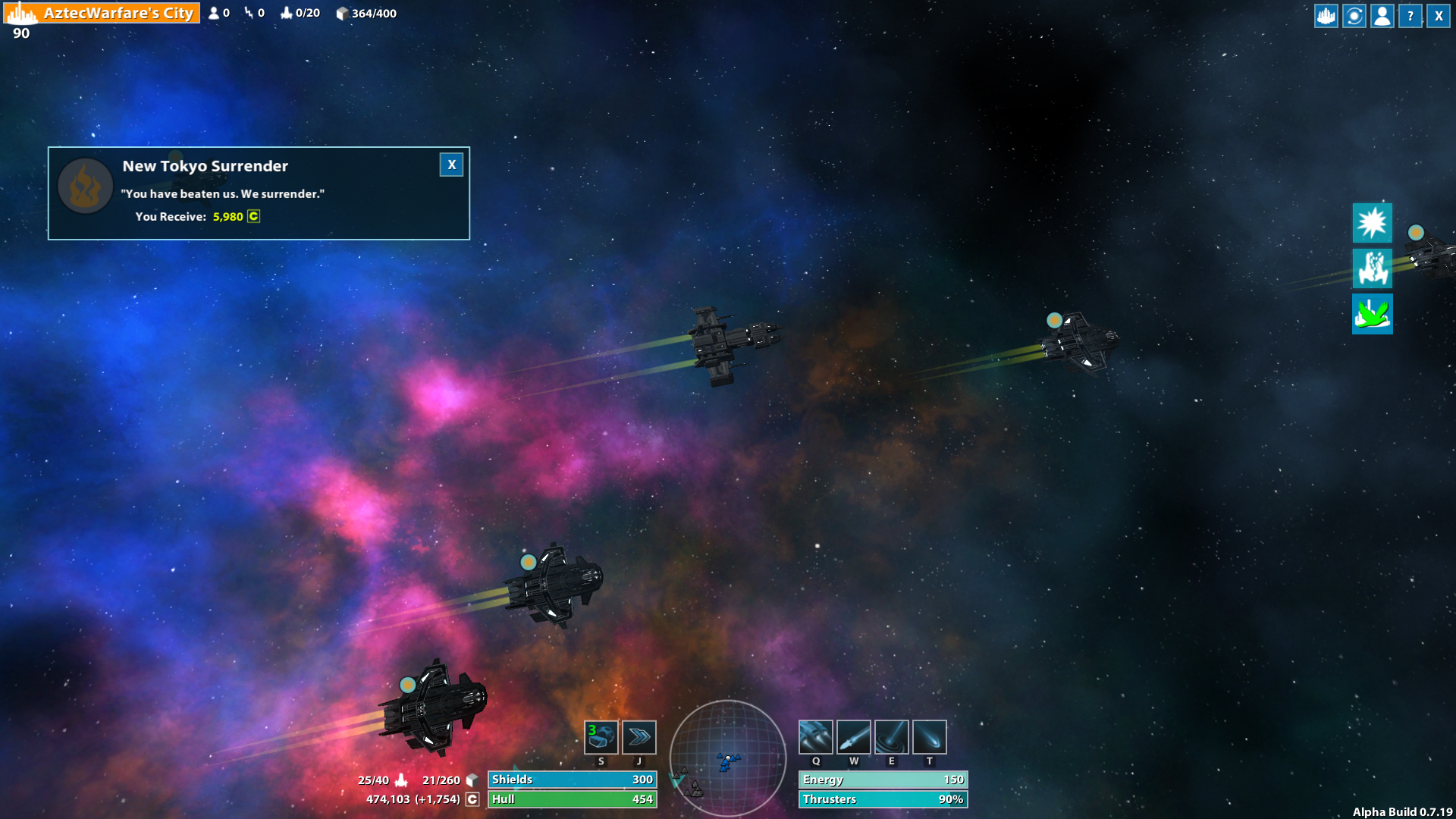This screenshot has width=1456, height=819.
Task: Activate the Q ship weapon ability
Action: (816, 736)
